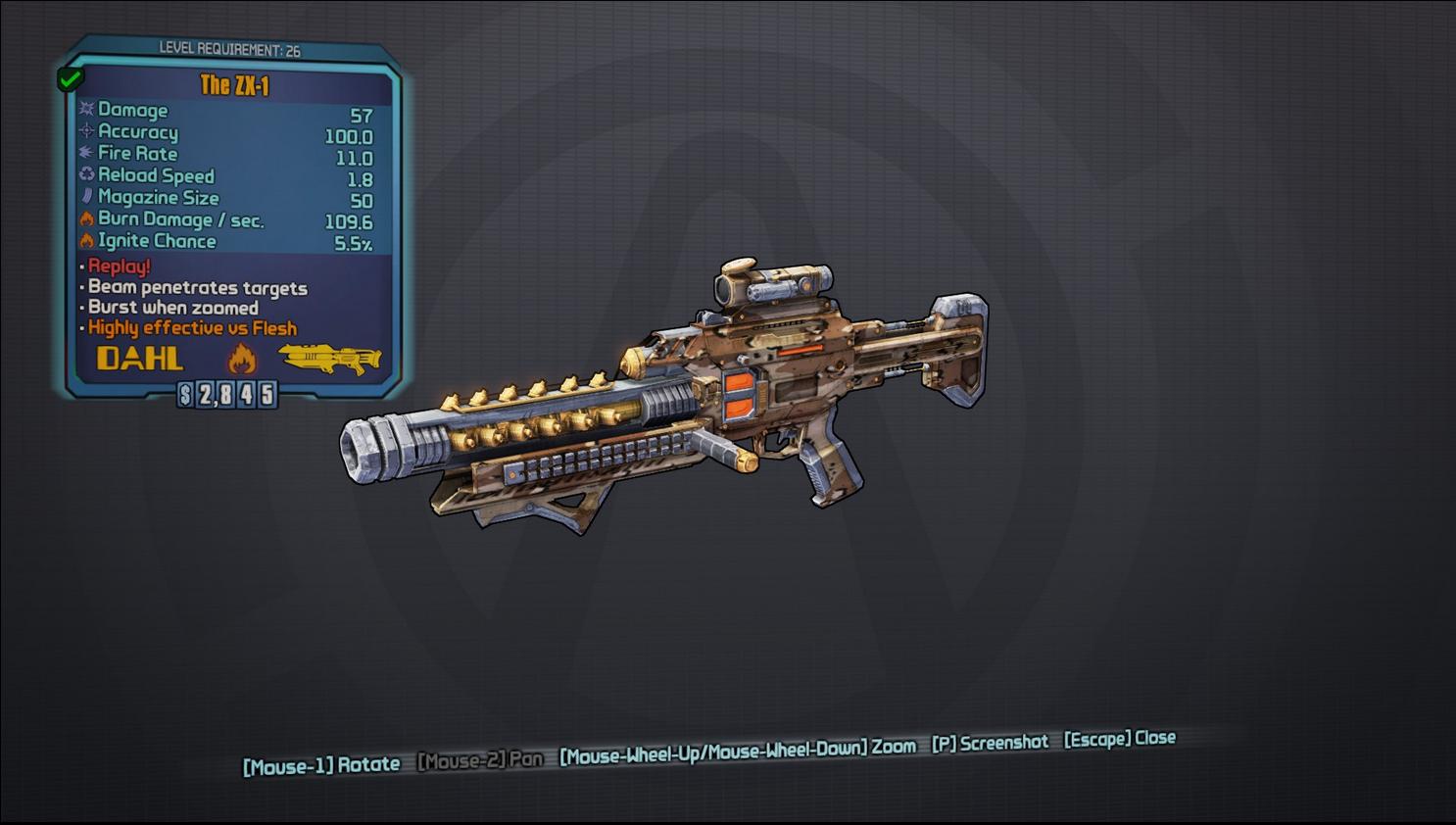This screenshot has height=825, width=1456.
Task: Click the yellow weapon silhouette icon
Action: tap(330, 358)
